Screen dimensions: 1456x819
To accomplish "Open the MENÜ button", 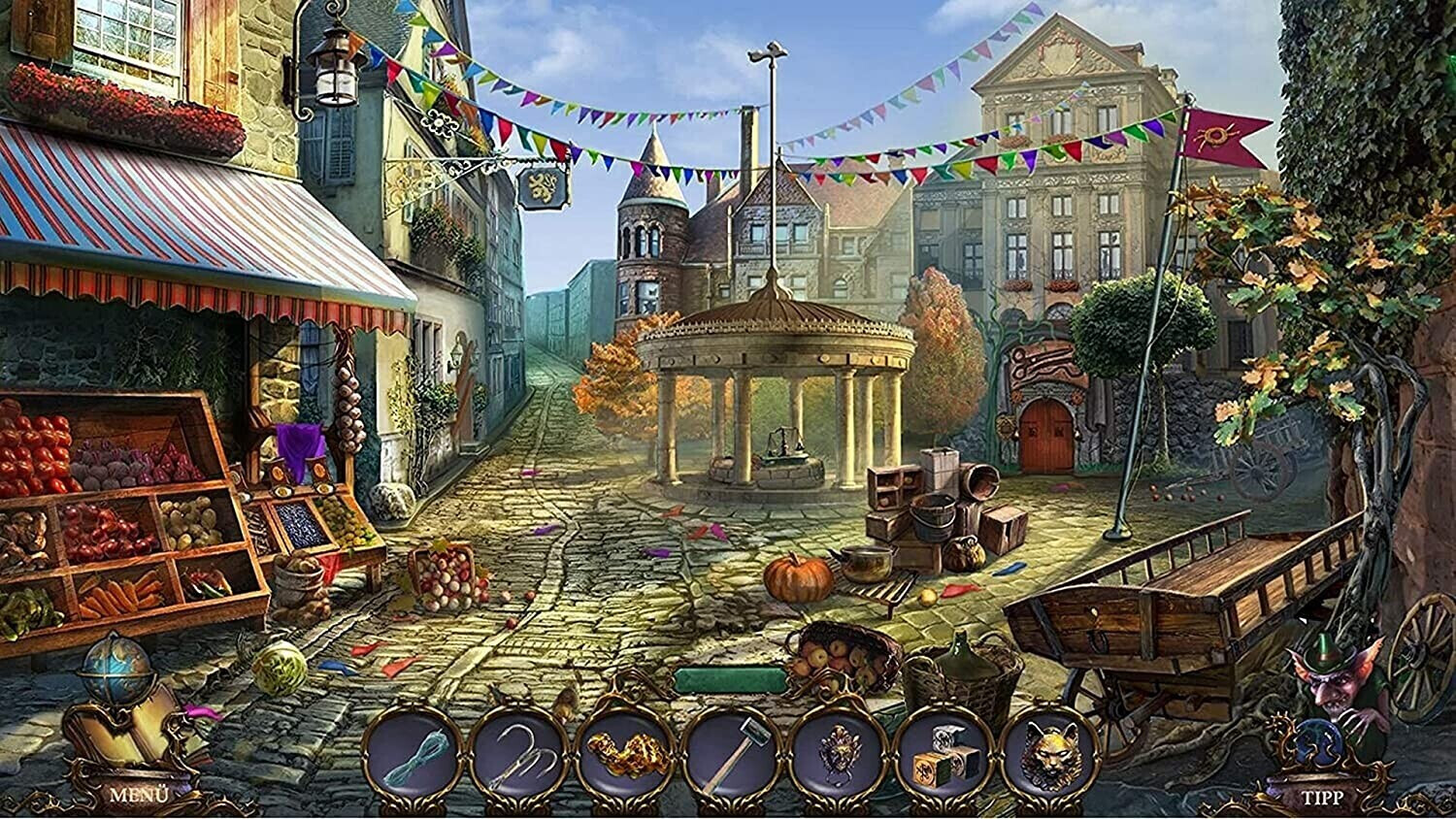I will [x=139, y=795].
